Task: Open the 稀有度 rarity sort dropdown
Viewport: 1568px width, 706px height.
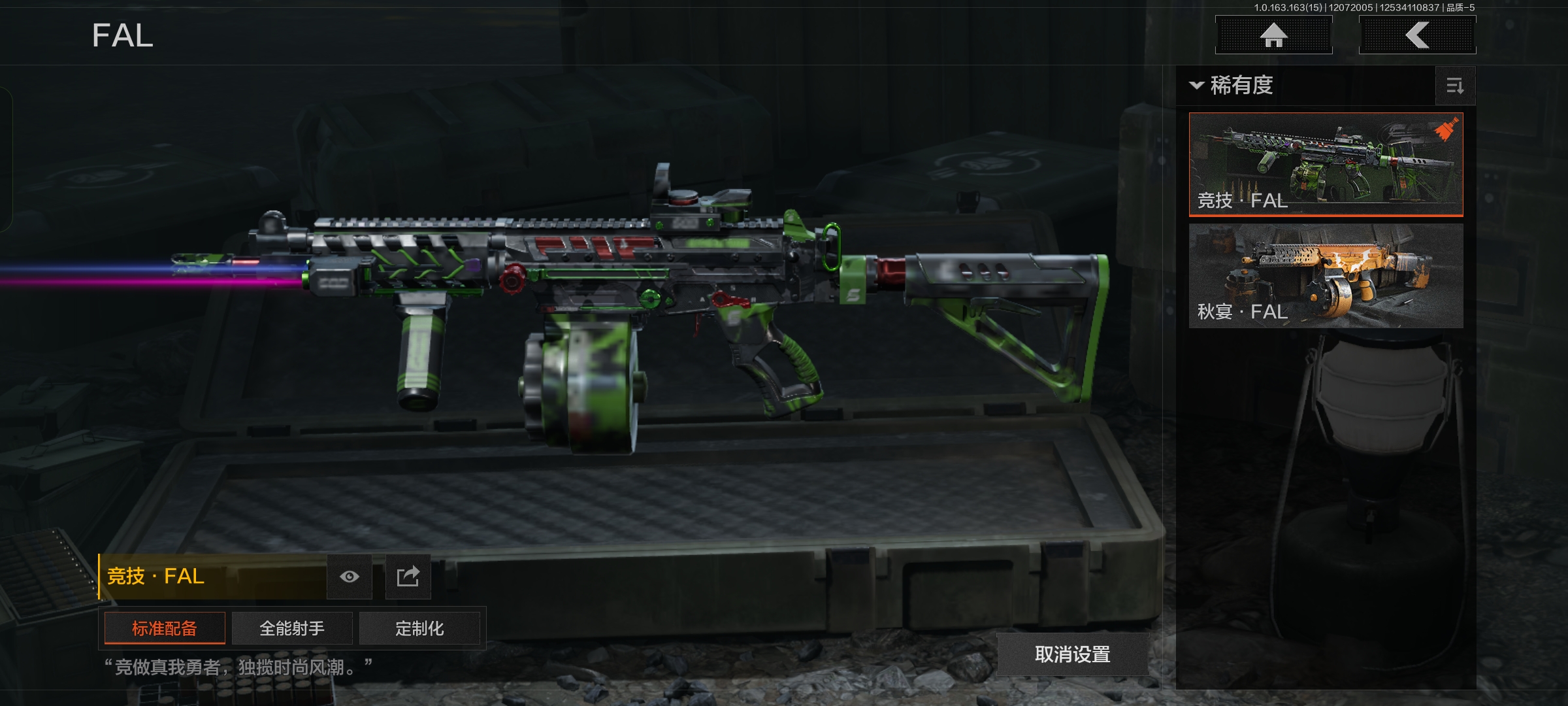Action: (x=1232, y=86)
